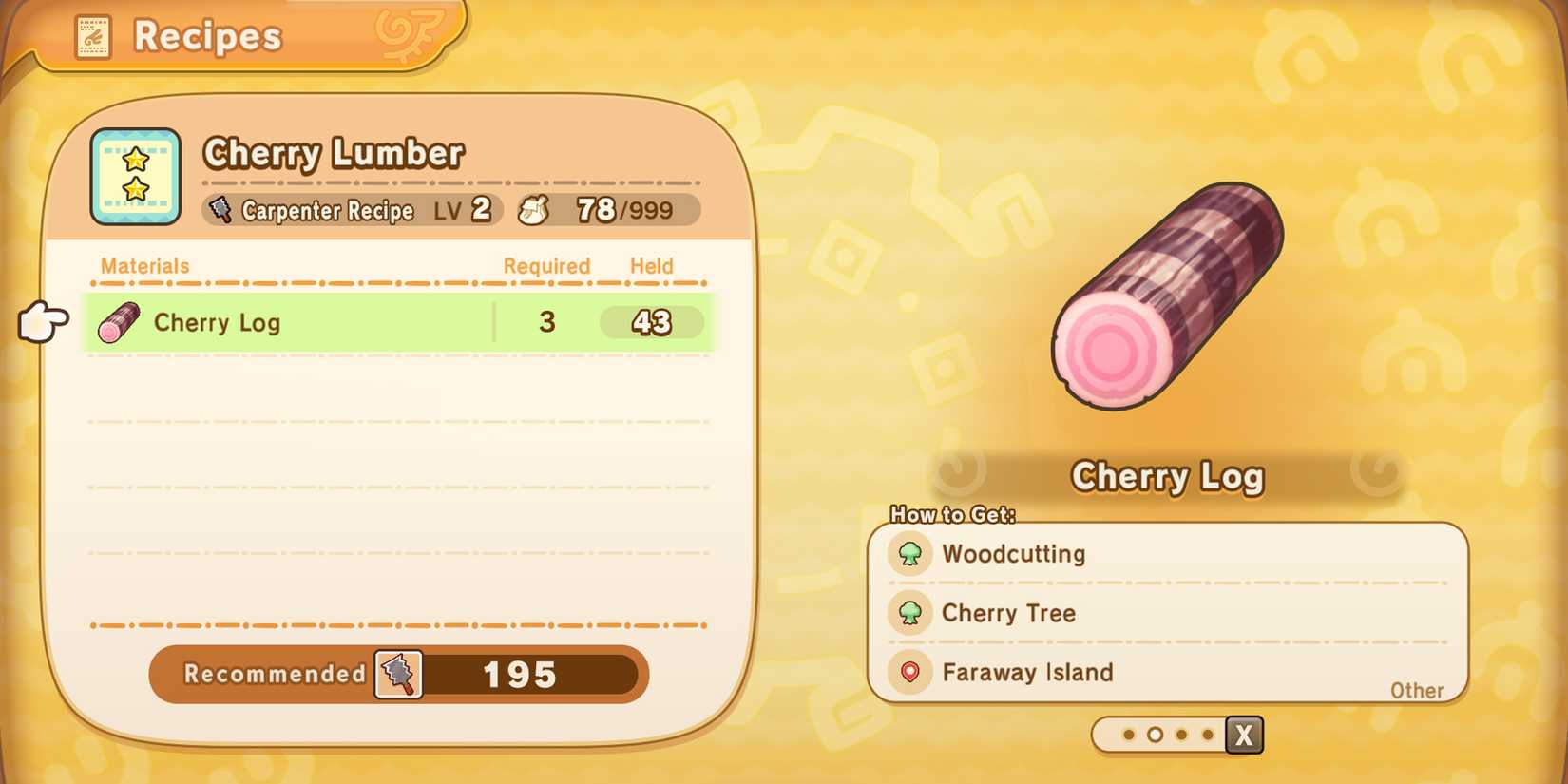Click the tree icon beside Cherry Tree

(x=910, y=613)
